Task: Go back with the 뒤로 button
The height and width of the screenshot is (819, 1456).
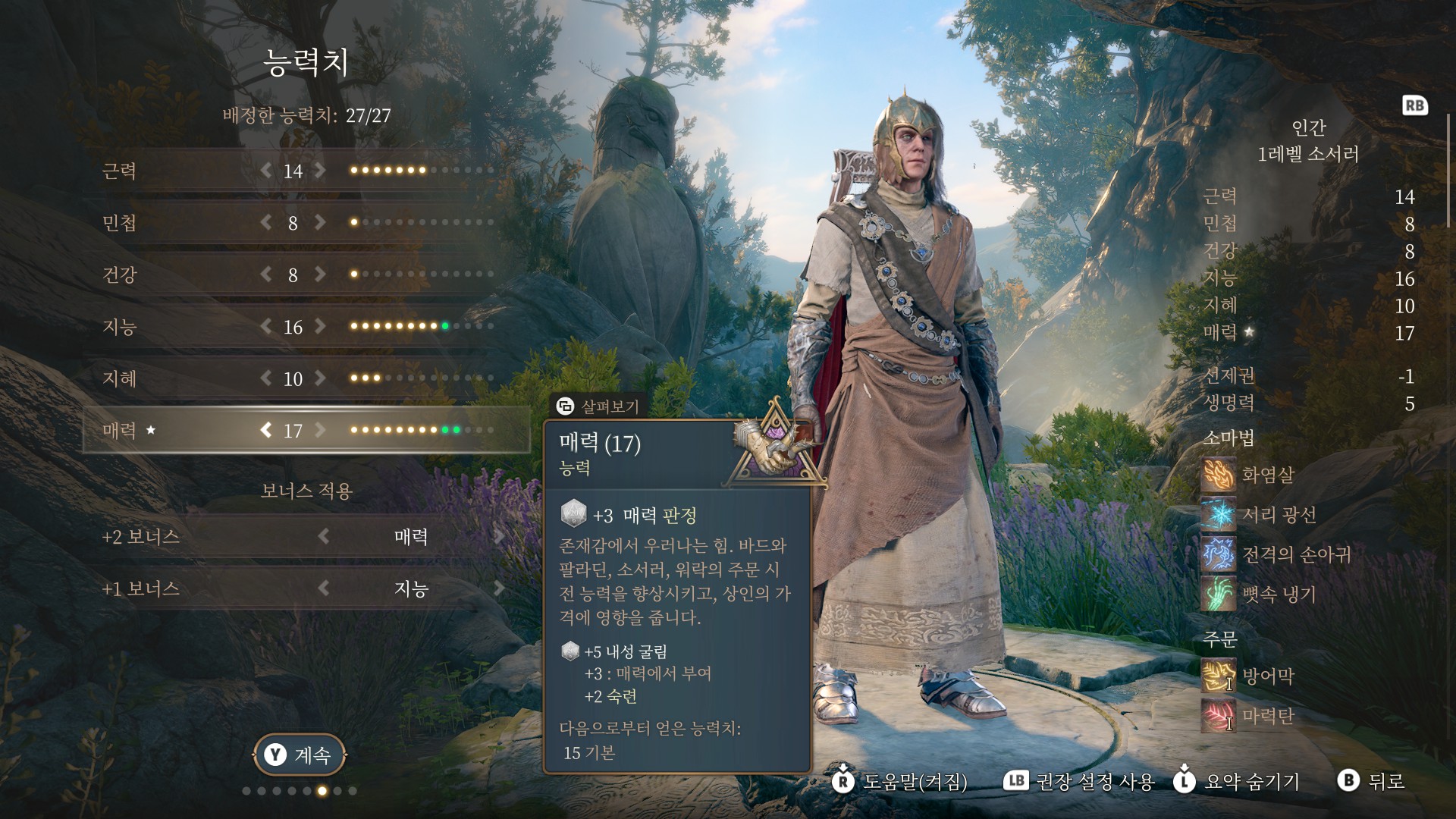Action: pyautogui.click(x=1372, y=781)
